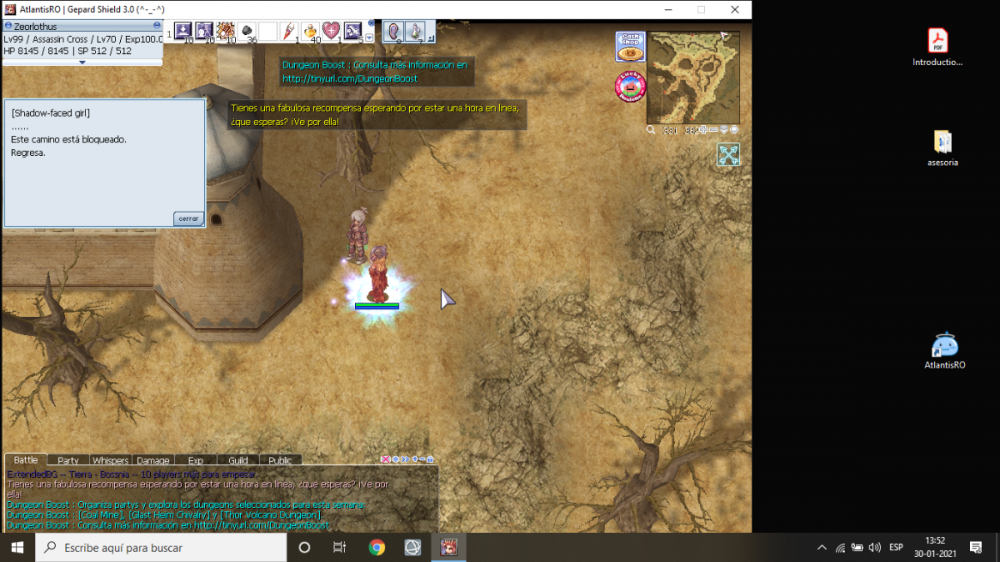1000x562 pixels.
Task: Use the orange potion in the hotbar
Action: coord(309,31)
